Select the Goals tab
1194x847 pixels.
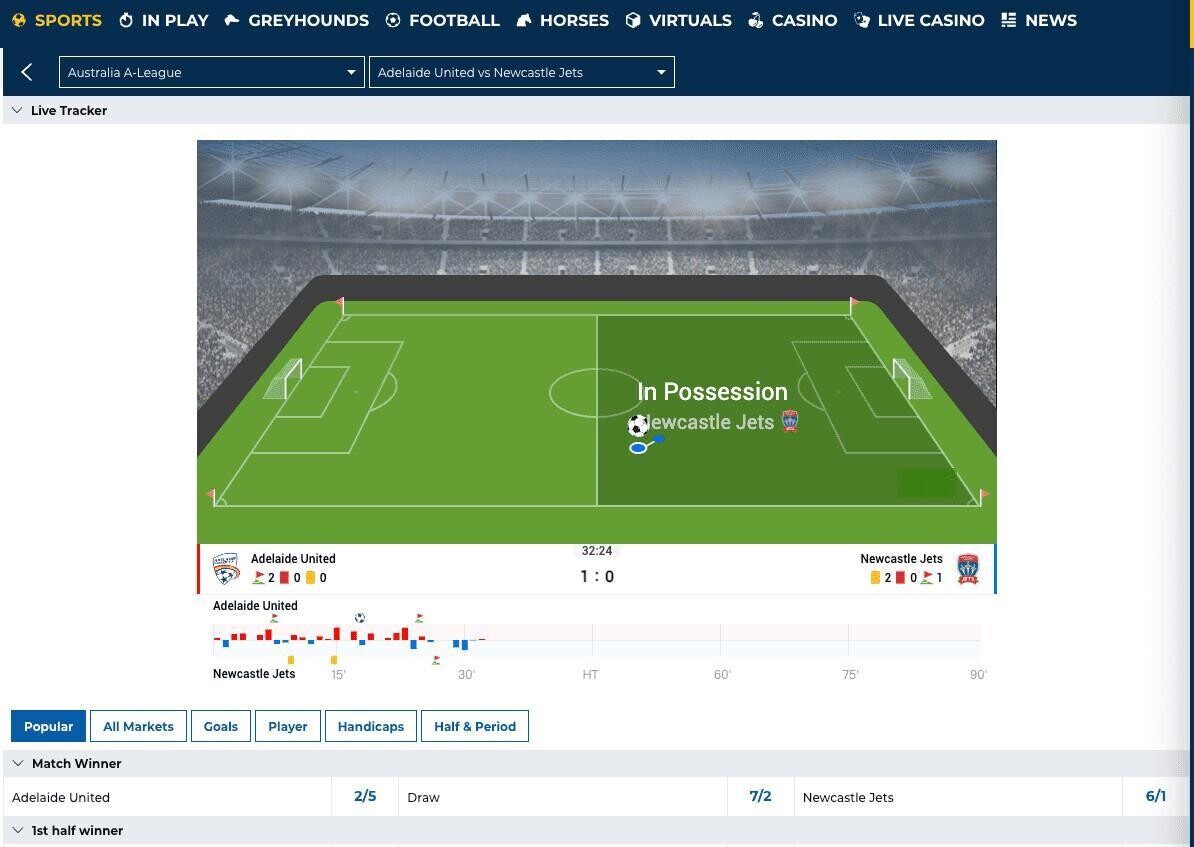pyautogui.click(x=221, y=726)
